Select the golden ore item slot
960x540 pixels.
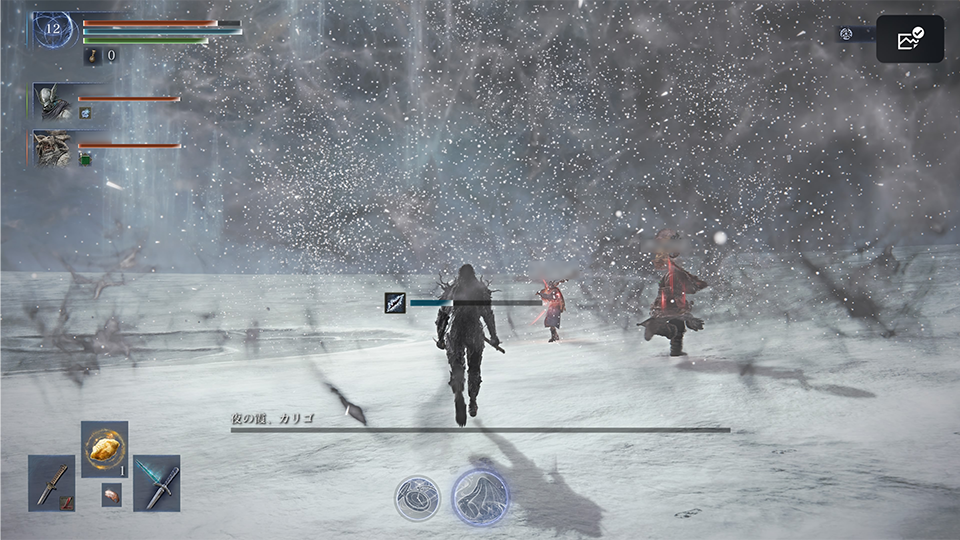coord(104,449)
